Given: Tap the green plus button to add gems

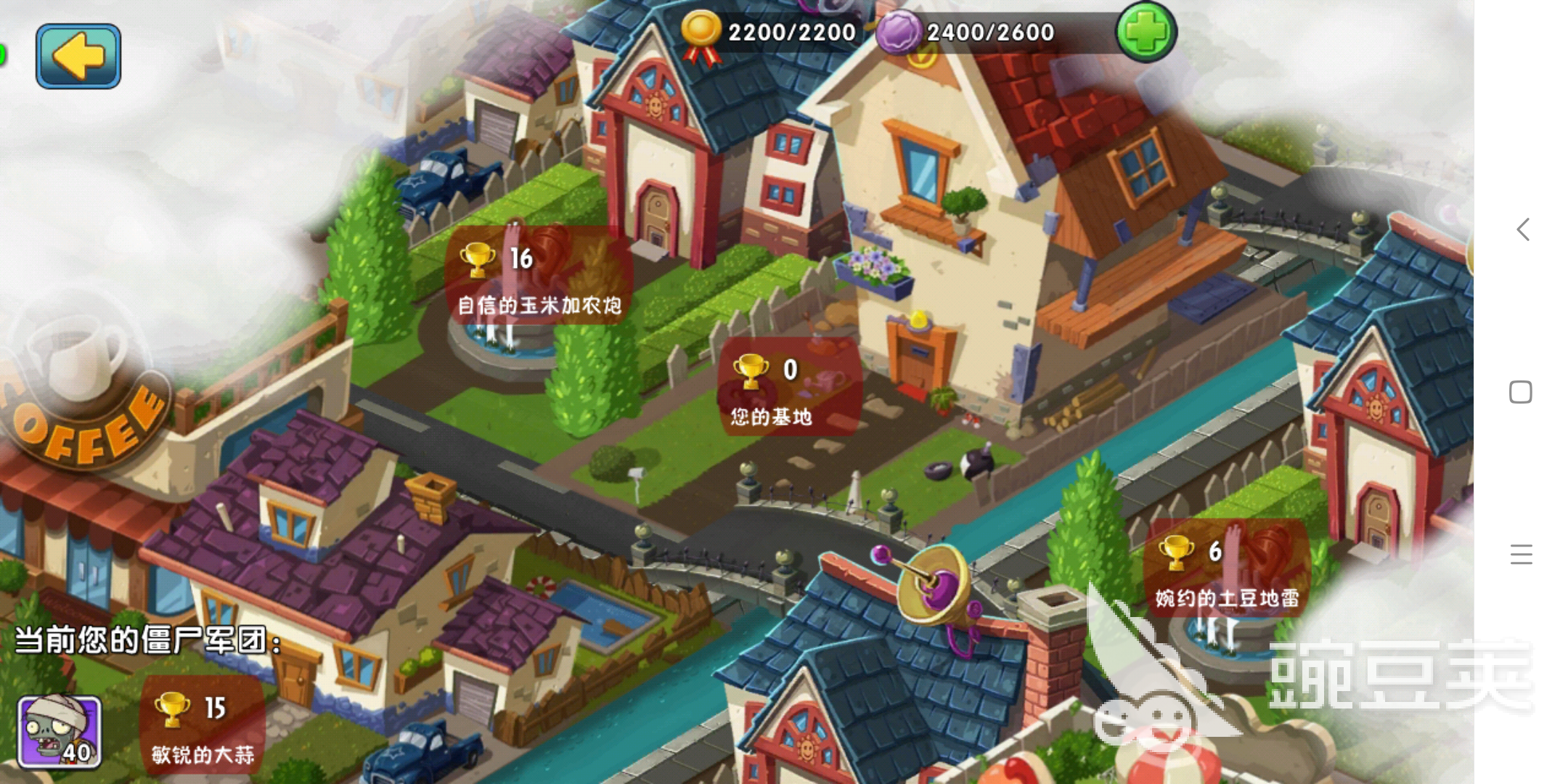Looking at the screenshot, I should pos(1146,31).
